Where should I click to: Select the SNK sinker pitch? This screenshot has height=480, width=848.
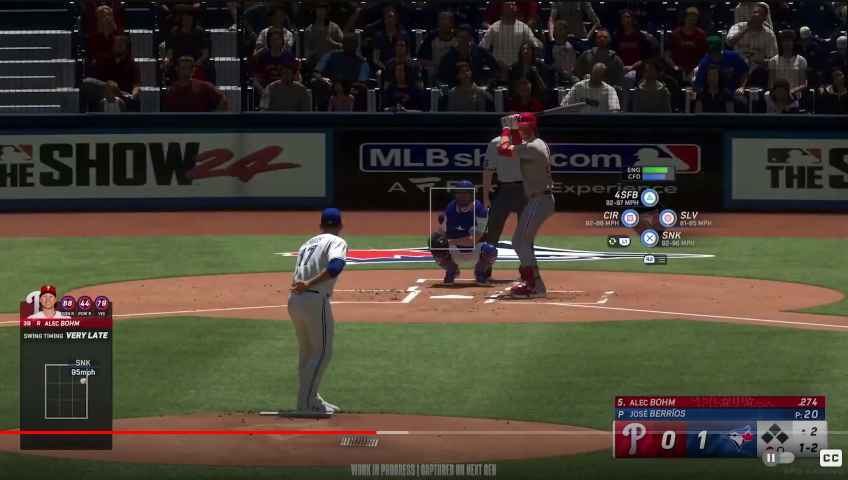(649, 238)
